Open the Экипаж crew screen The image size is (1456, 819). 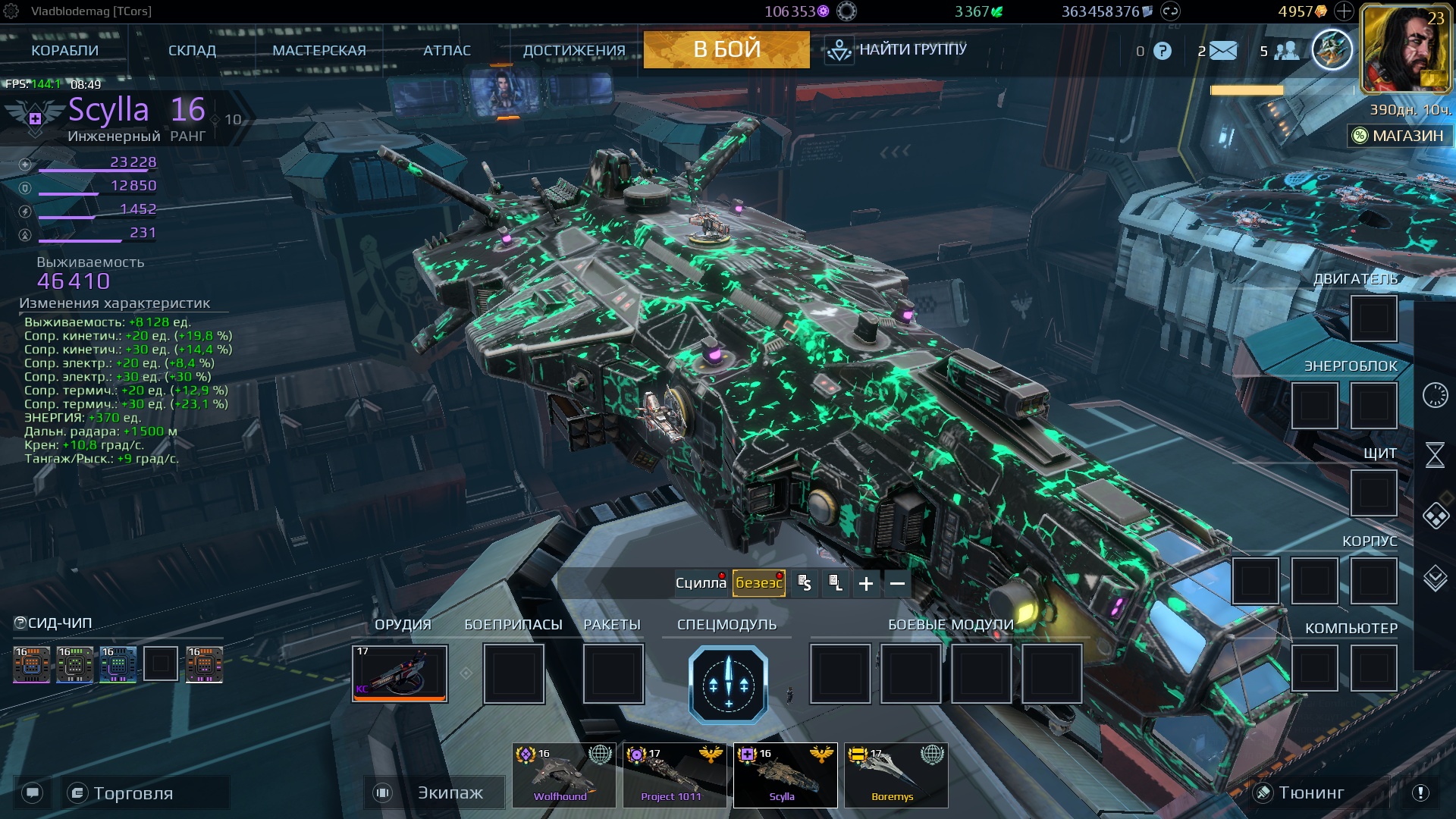click(450, 792)
